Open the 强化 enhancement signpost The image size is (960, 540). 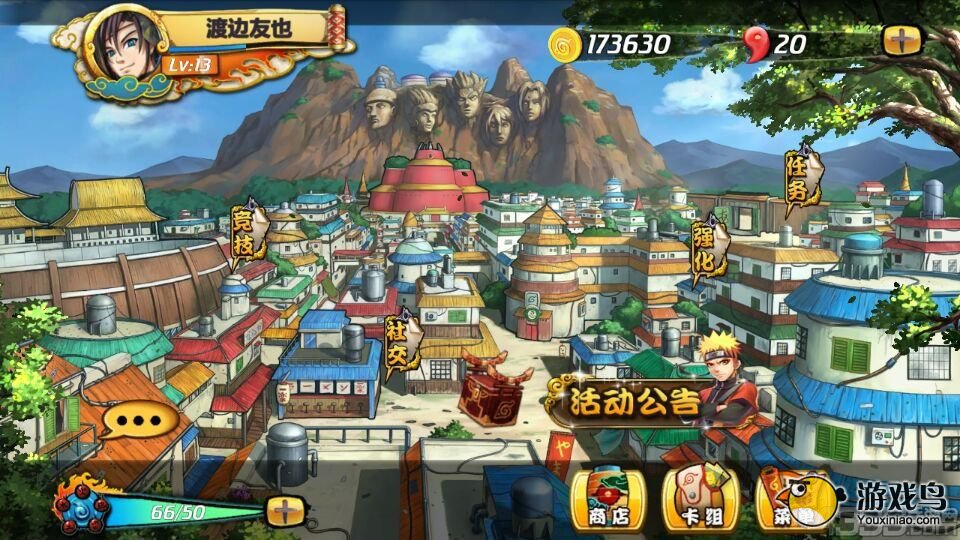(707, 248)
